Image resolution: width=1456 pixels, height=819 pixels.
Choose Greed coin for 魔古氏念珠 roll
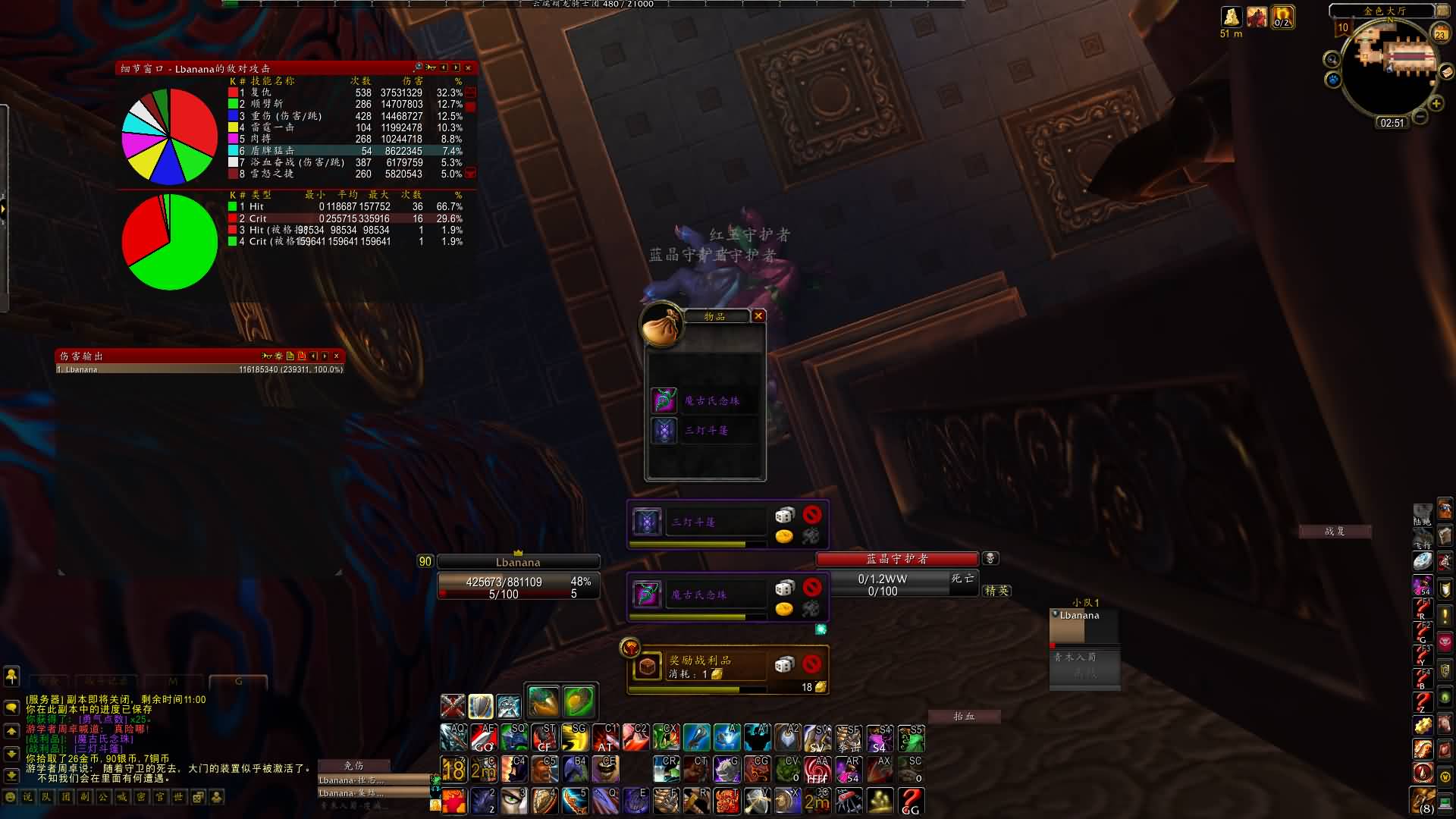pos(784,608)
